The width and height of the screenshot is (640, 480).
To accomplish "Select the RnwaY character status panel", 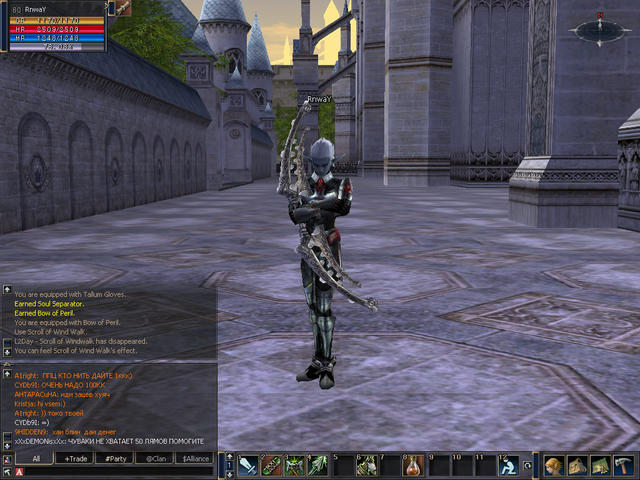I will pyautogui.click(x=52, y=24).
